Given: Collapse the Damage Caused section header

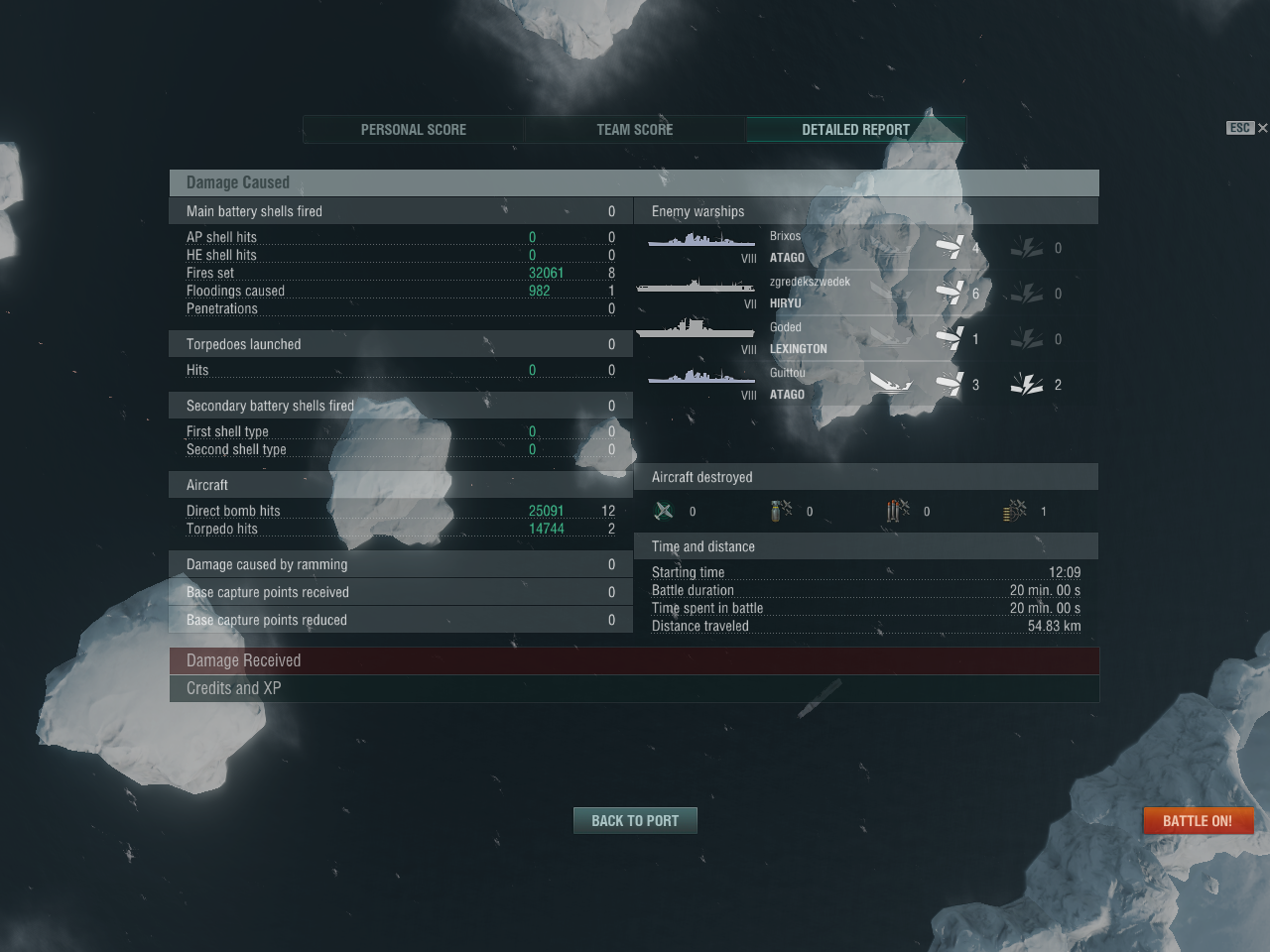Looking at the screenshot, I should pyautogui.click(x=634, y=182).
